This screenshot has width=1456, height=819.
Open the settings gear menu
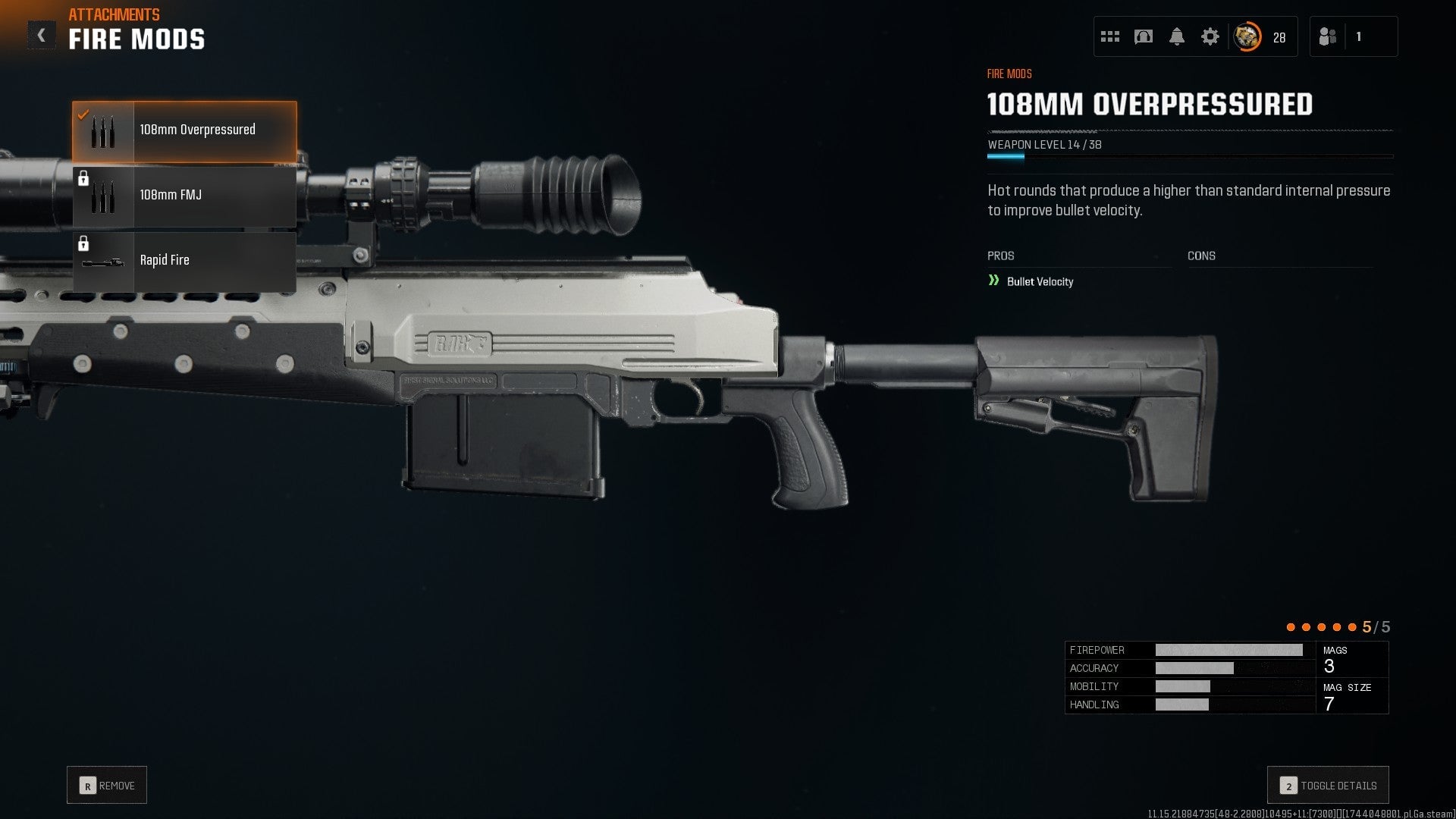(x=1211, y=36)
